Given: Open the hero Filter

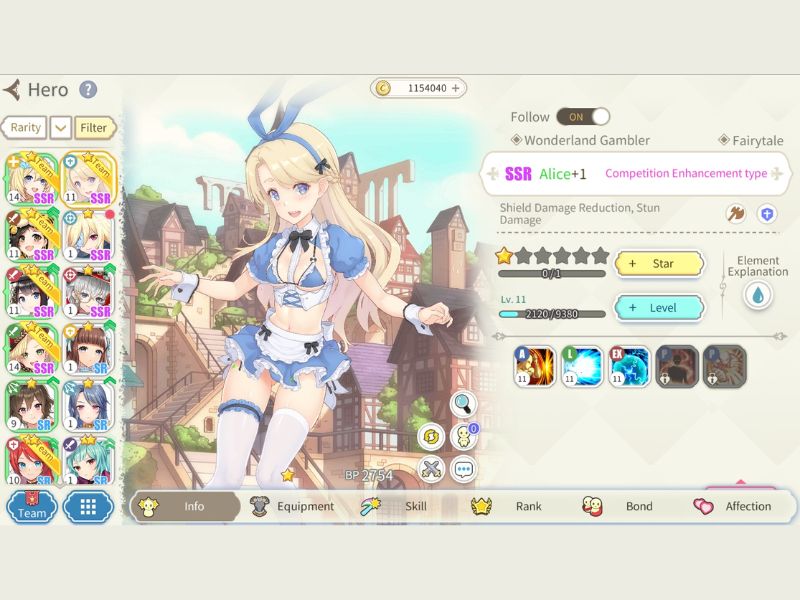Looking at the screenshot, I should tap(94, 128).
